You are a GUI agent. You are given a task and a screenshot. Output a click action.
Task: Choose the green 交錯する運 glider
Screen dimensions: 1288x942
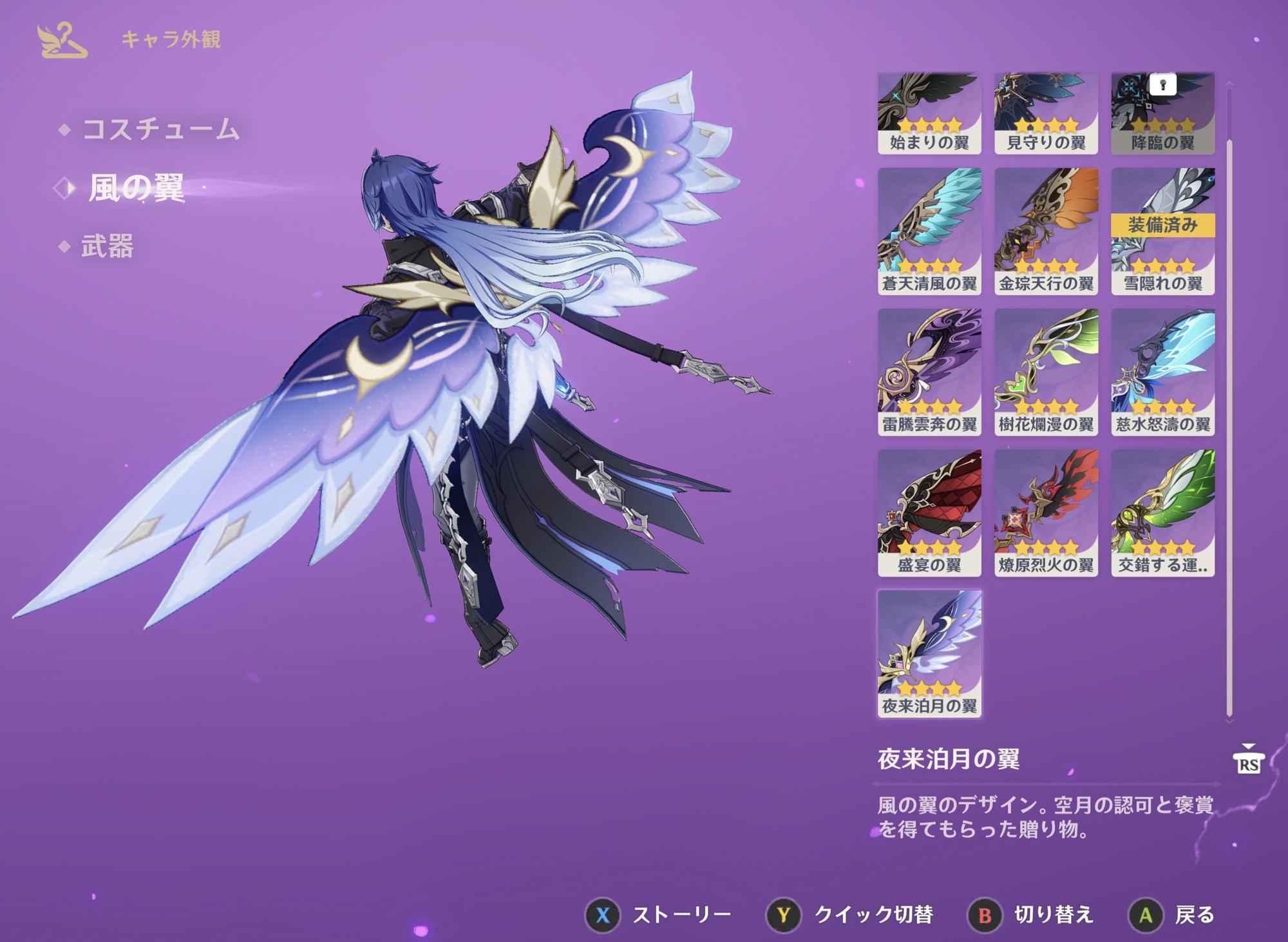pos(1162,512)
